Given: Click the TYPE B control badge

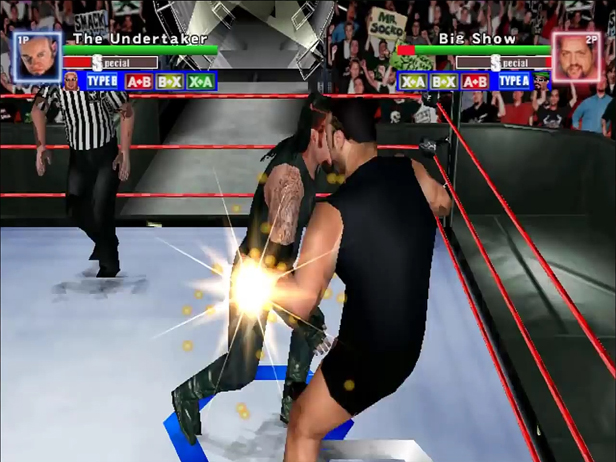Looking at the screenshot, I should 101,81.
